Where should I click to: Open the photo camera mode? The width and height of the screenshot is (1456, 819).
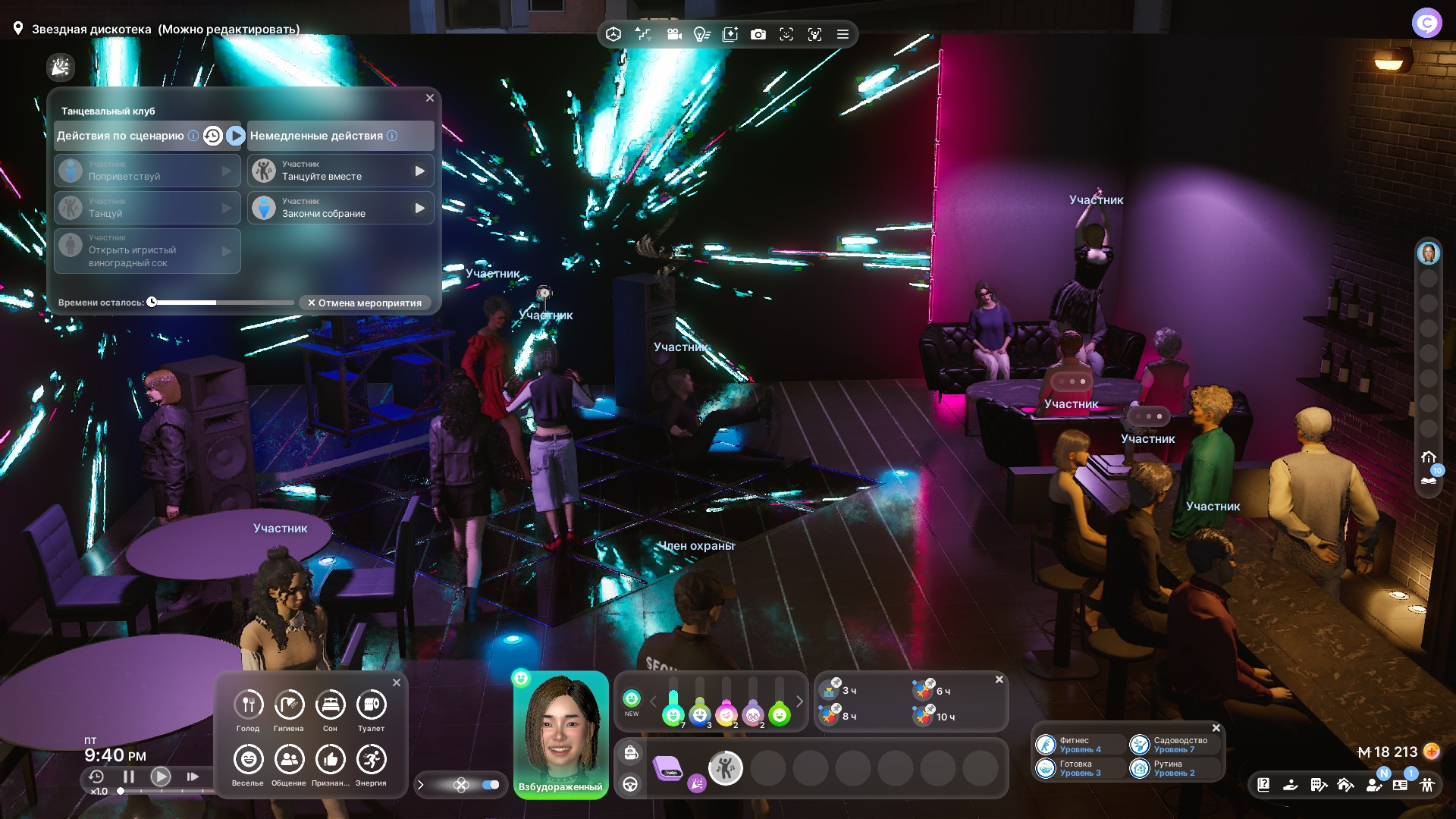[x=758, y=34]
